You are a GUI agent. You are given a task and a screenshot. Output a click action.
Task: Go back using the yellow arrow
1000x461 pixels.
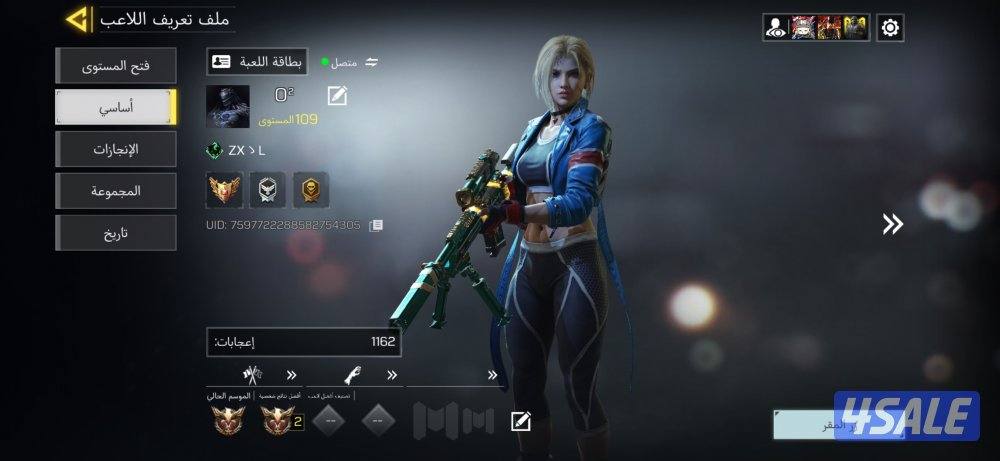77,19
